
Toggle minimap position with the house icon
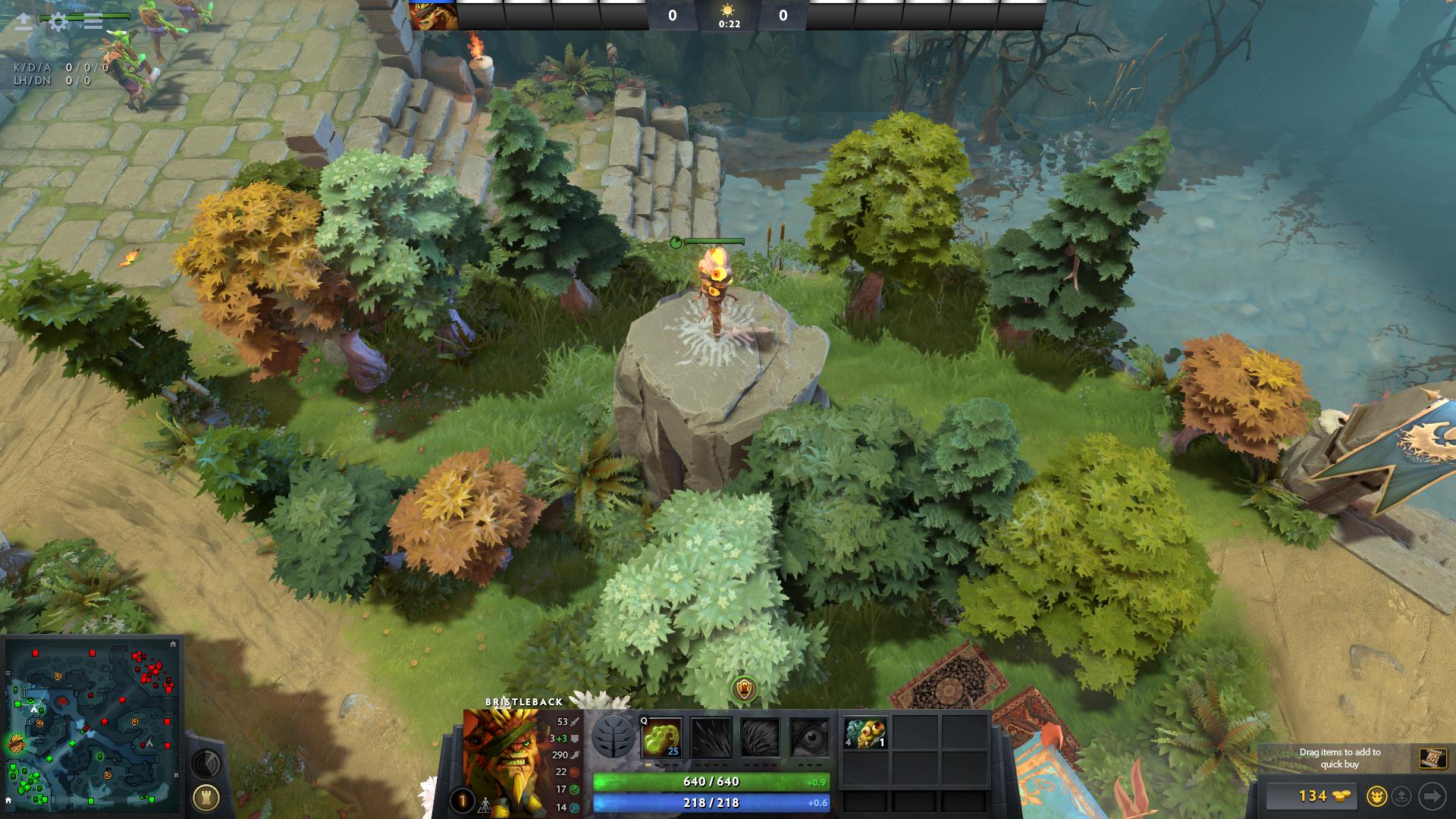[x=173, y=644]
